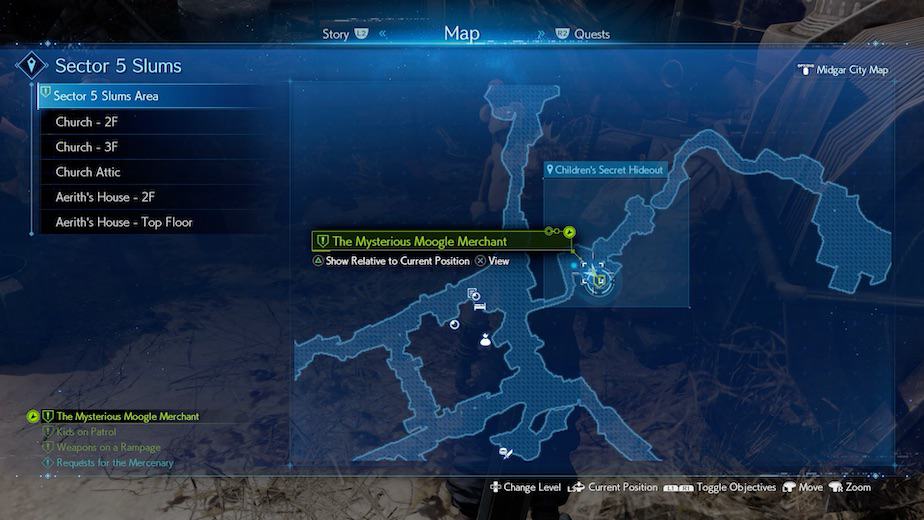Open the Church Attic map level
This screenshot has height=520, width=924.
click(x=88, y=172)
